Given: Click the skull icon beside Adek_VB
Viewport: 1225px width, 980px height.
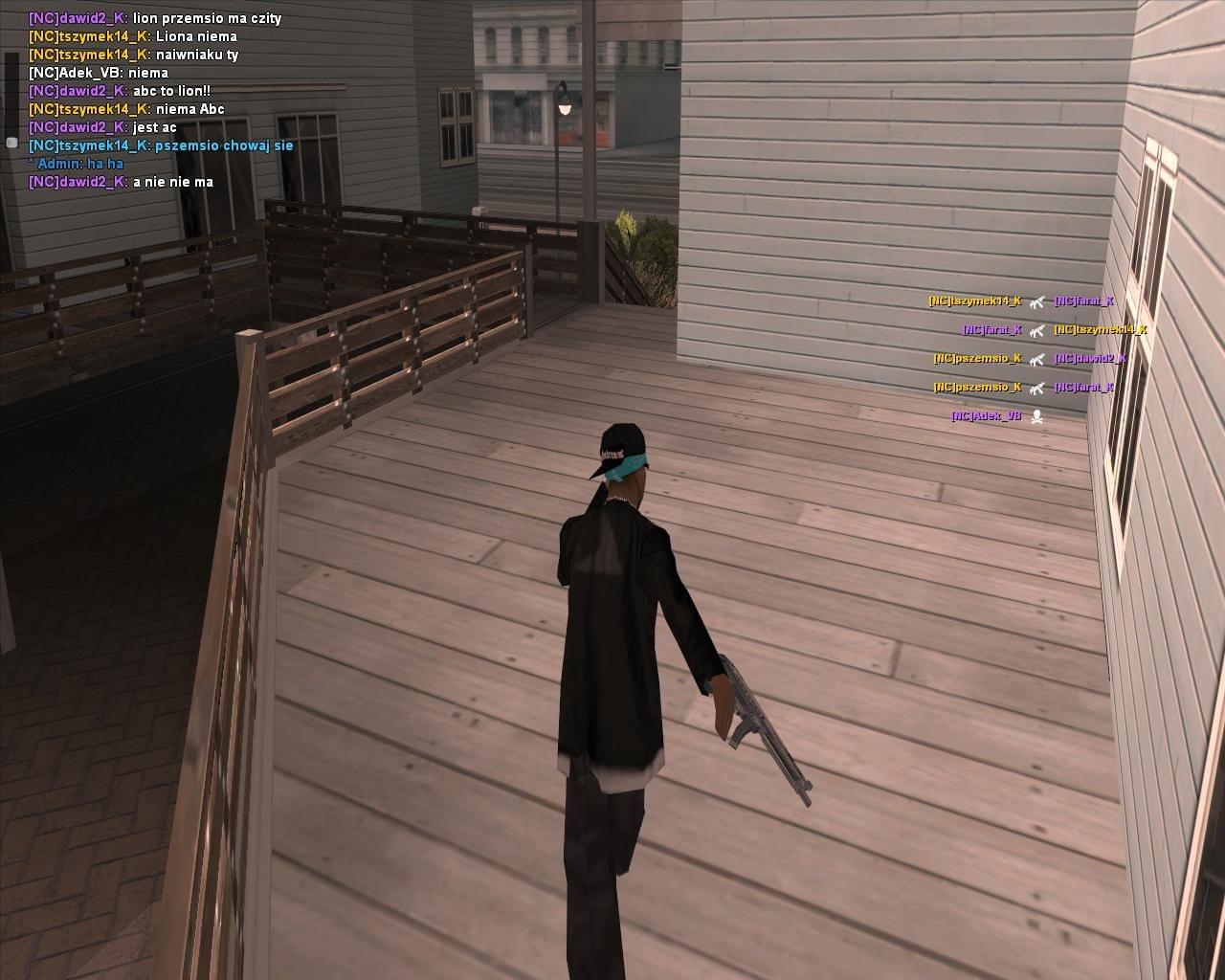Looking at the screenshot, I should coord(1036,416).
